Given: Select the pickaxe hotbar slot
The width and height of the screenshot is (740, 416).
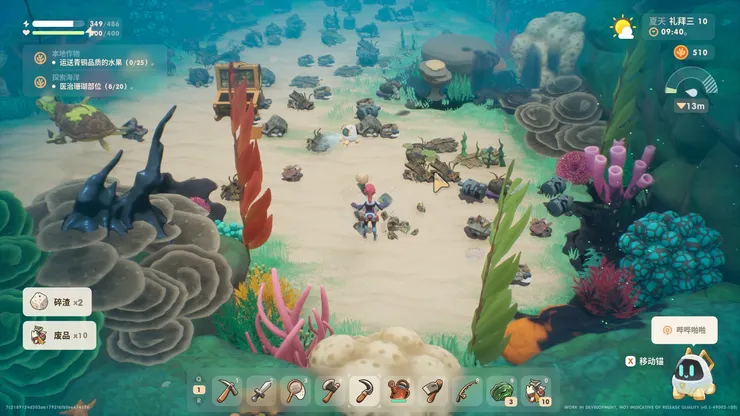Looking at the screenshot, I should (x=228, y=389).
